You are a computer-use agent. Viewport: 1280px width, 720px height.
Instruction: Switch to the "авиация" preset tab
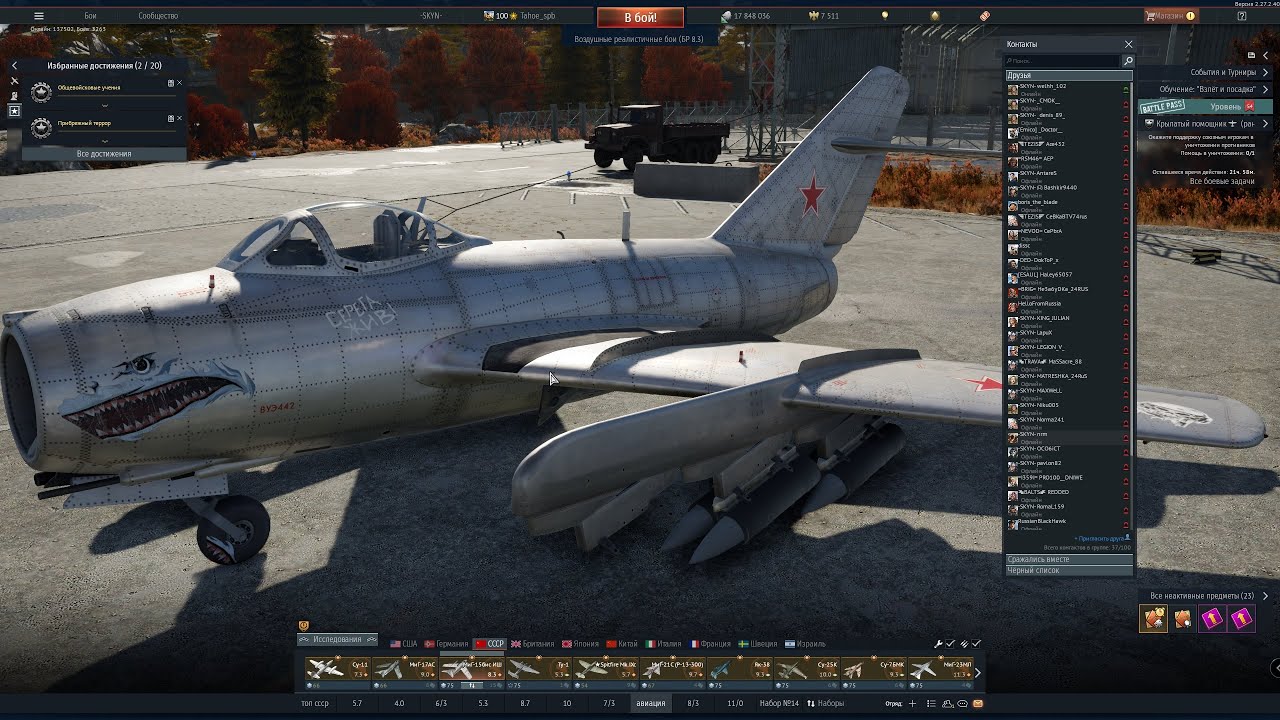click(x=650, y=703)
